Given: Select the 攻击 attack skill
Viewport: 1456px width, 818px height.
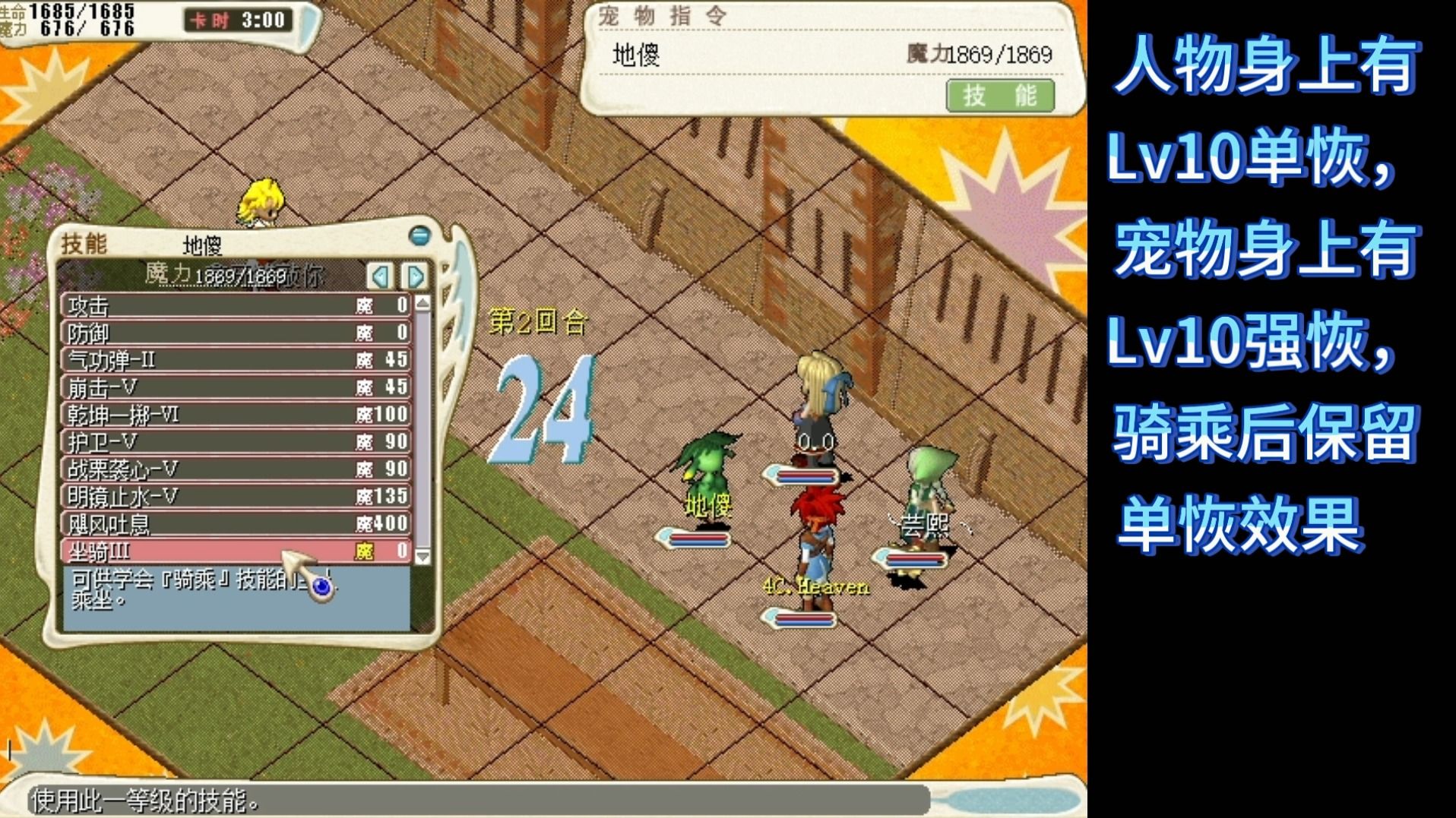Looking at the screenshot, I should pos(236,305).
